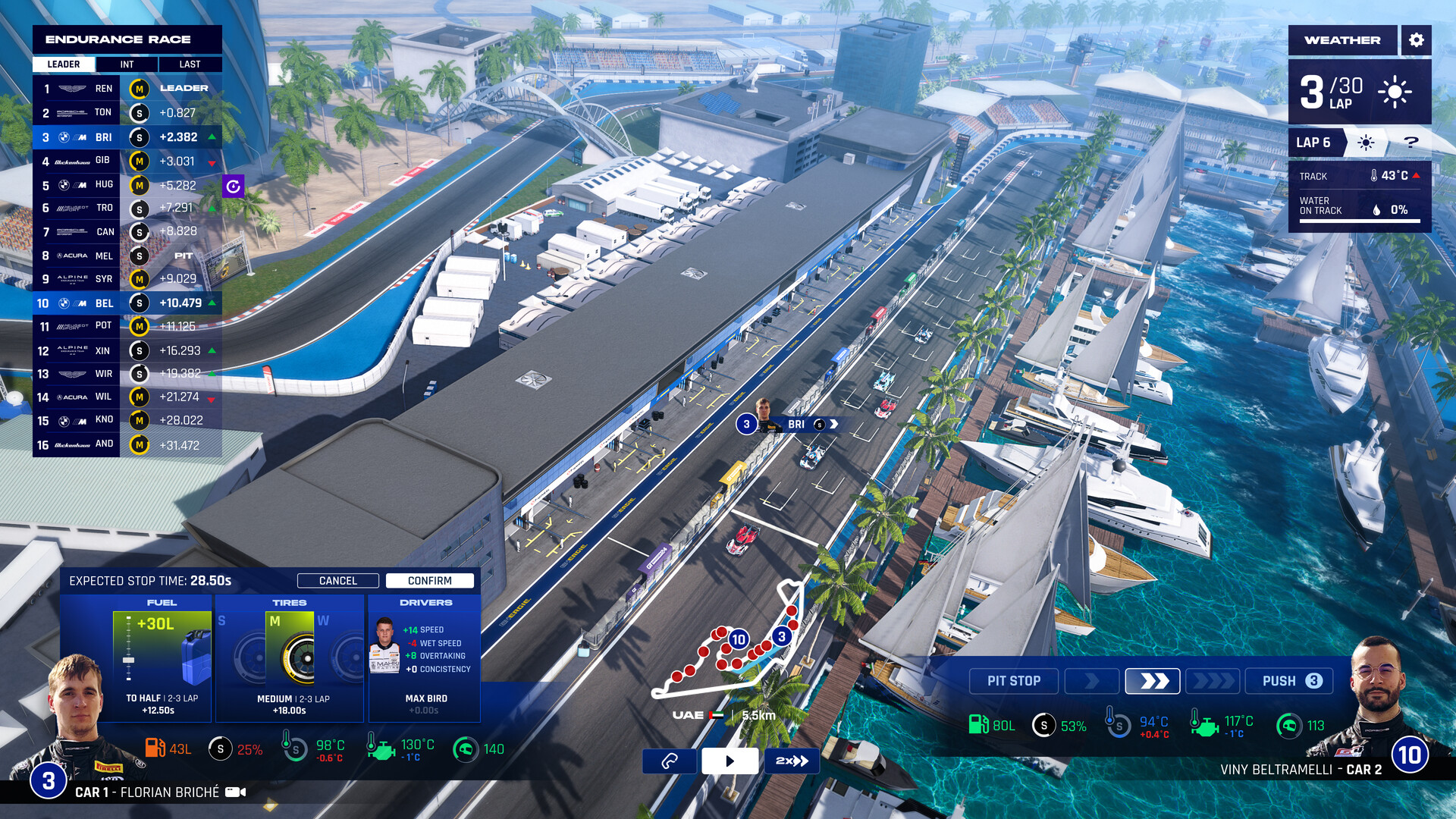Resume the race with the play button
1456x819 pixels.
click(730, 761)
